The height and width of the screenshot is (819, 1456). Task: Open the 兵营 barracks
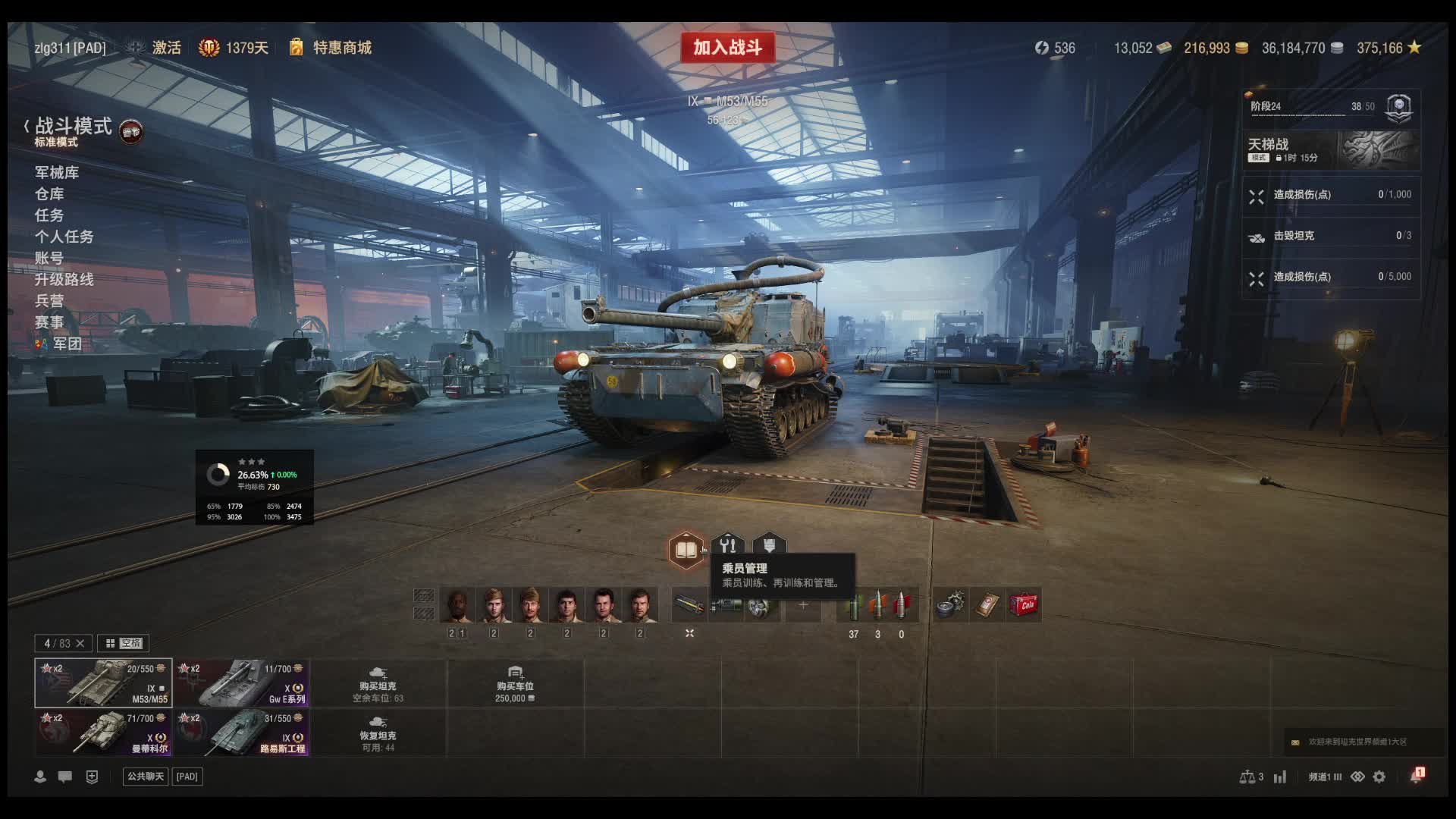49,301
